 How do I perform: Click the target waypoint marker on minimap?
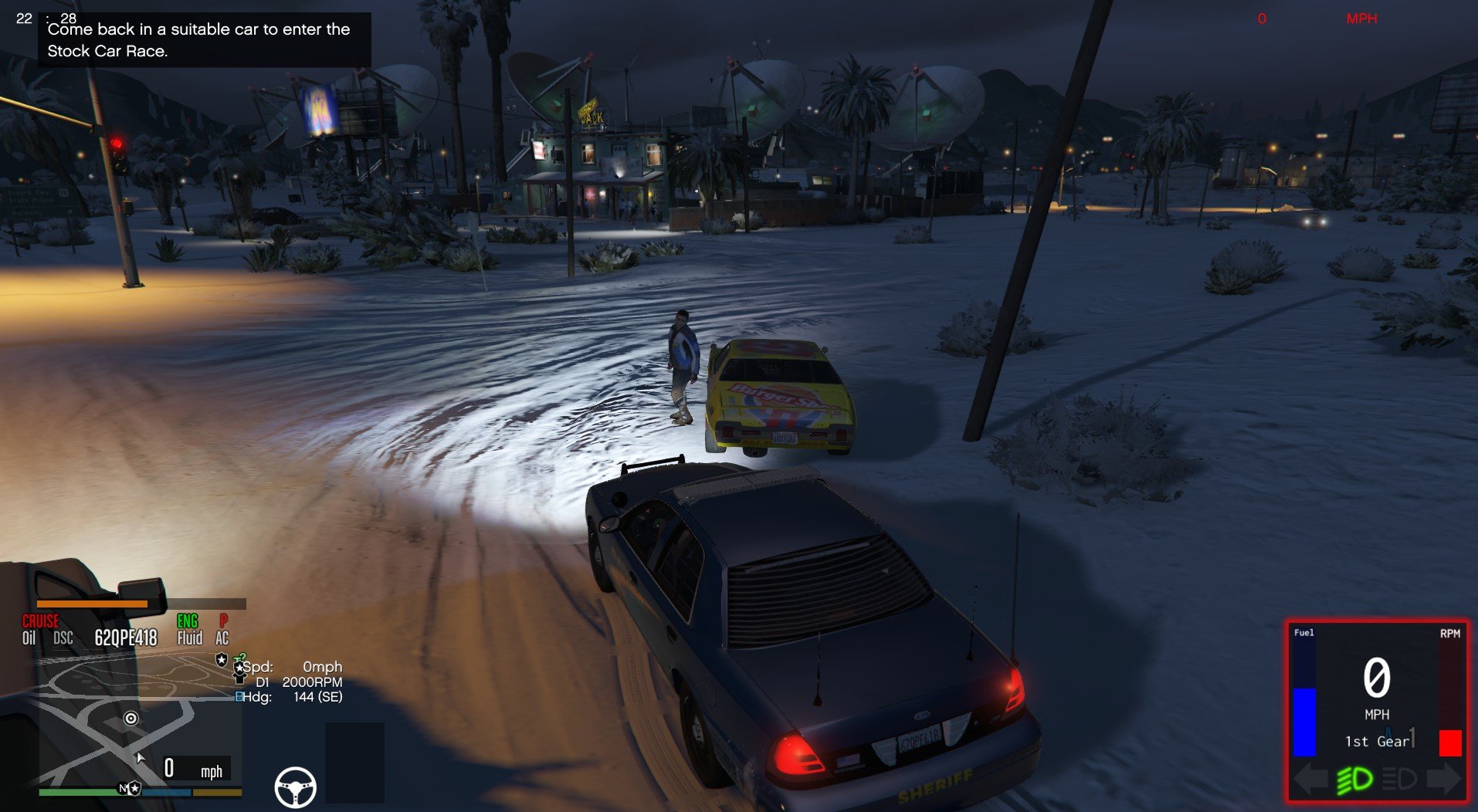(131, 719)
